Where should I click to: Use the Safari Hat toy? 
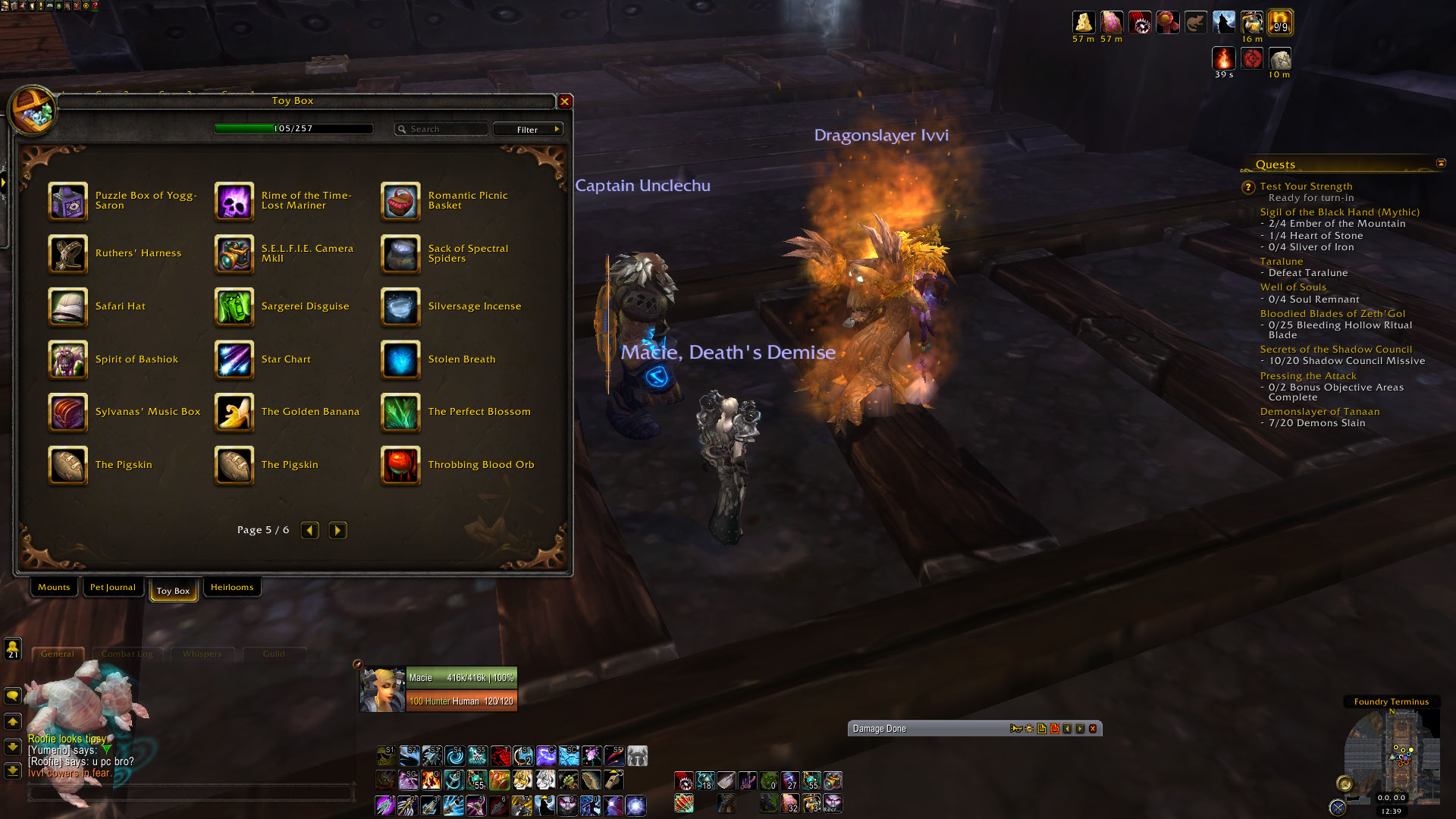[68, 307]
